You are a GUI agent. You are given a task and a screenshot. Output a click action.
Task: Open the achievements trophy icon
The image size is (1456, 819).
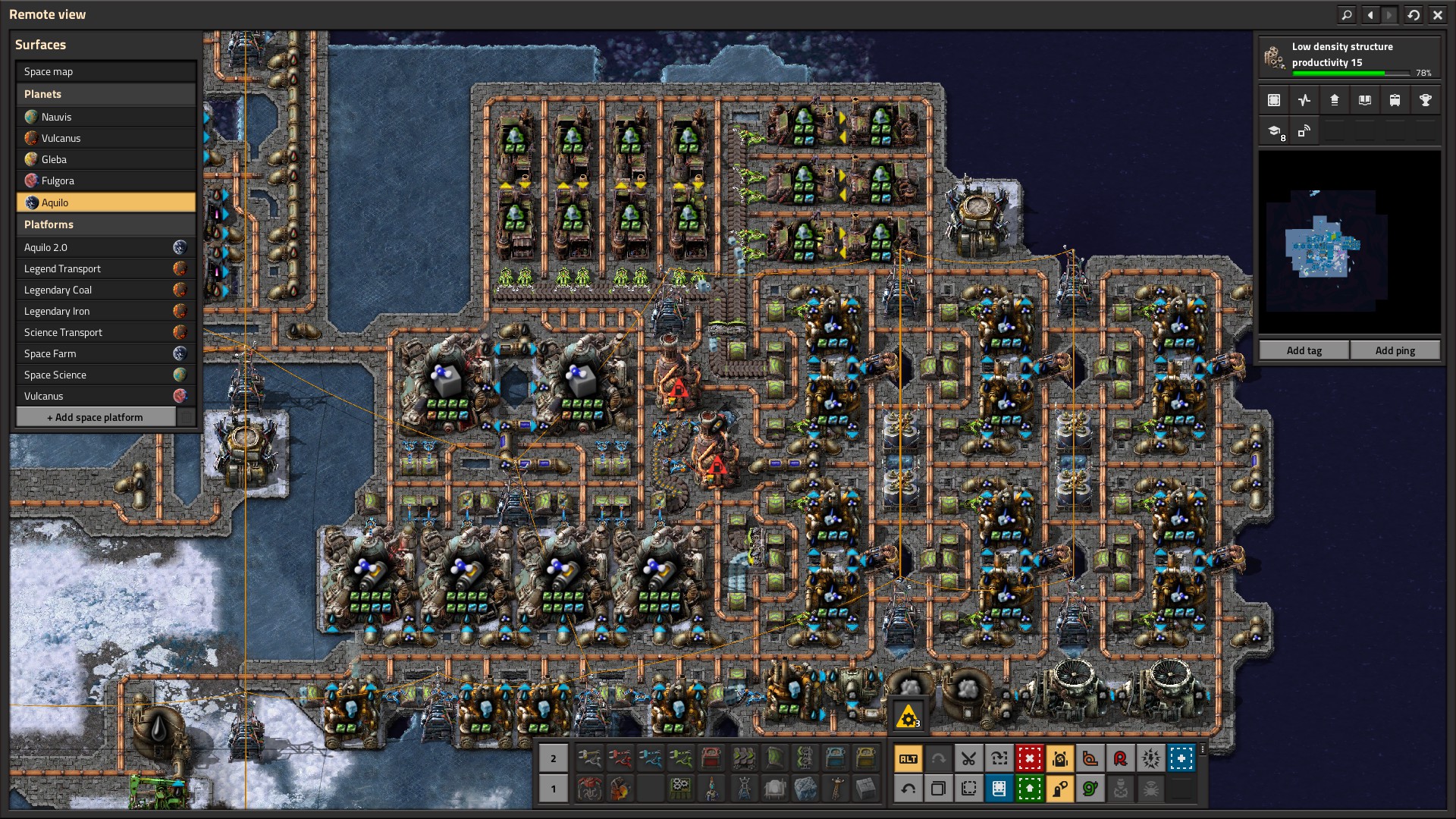(1425, 100)
